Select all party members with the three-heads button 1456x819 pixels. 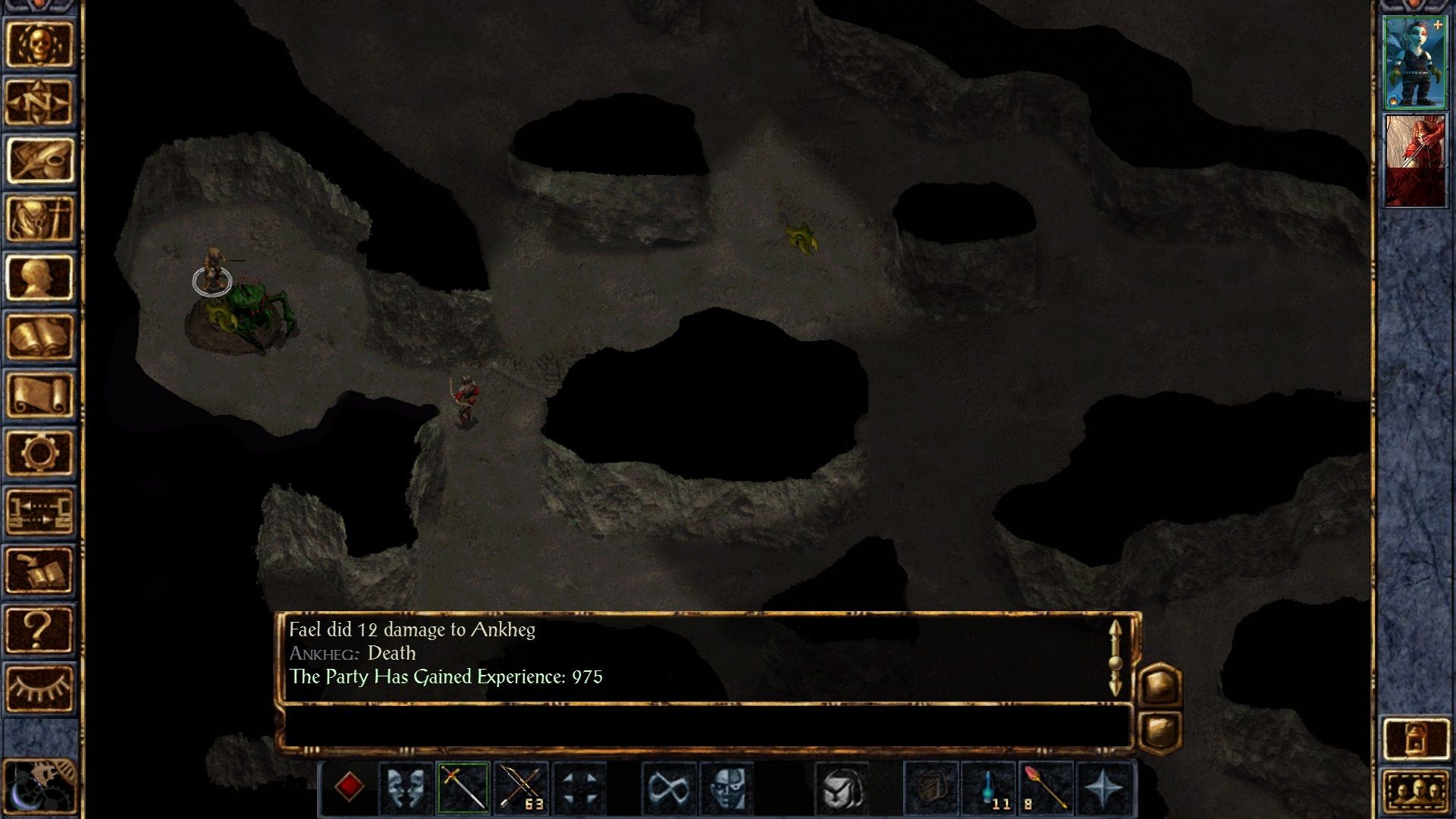click(x=1415, y=792)
